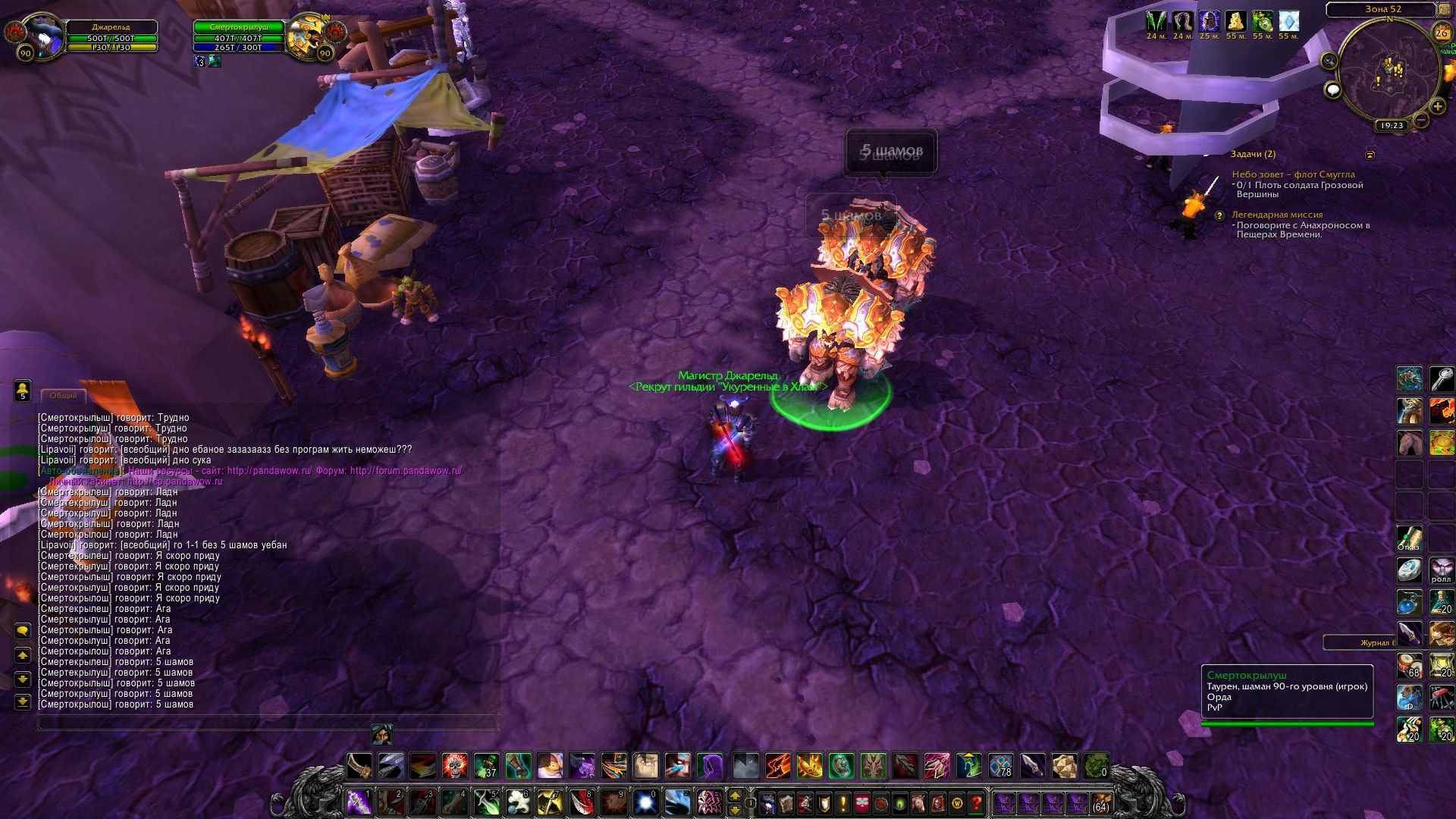Use the bright white flash ability on slot 0
Image resolution: width=1456 pixels, height=819 pixels.
click(x=645, y=802)
